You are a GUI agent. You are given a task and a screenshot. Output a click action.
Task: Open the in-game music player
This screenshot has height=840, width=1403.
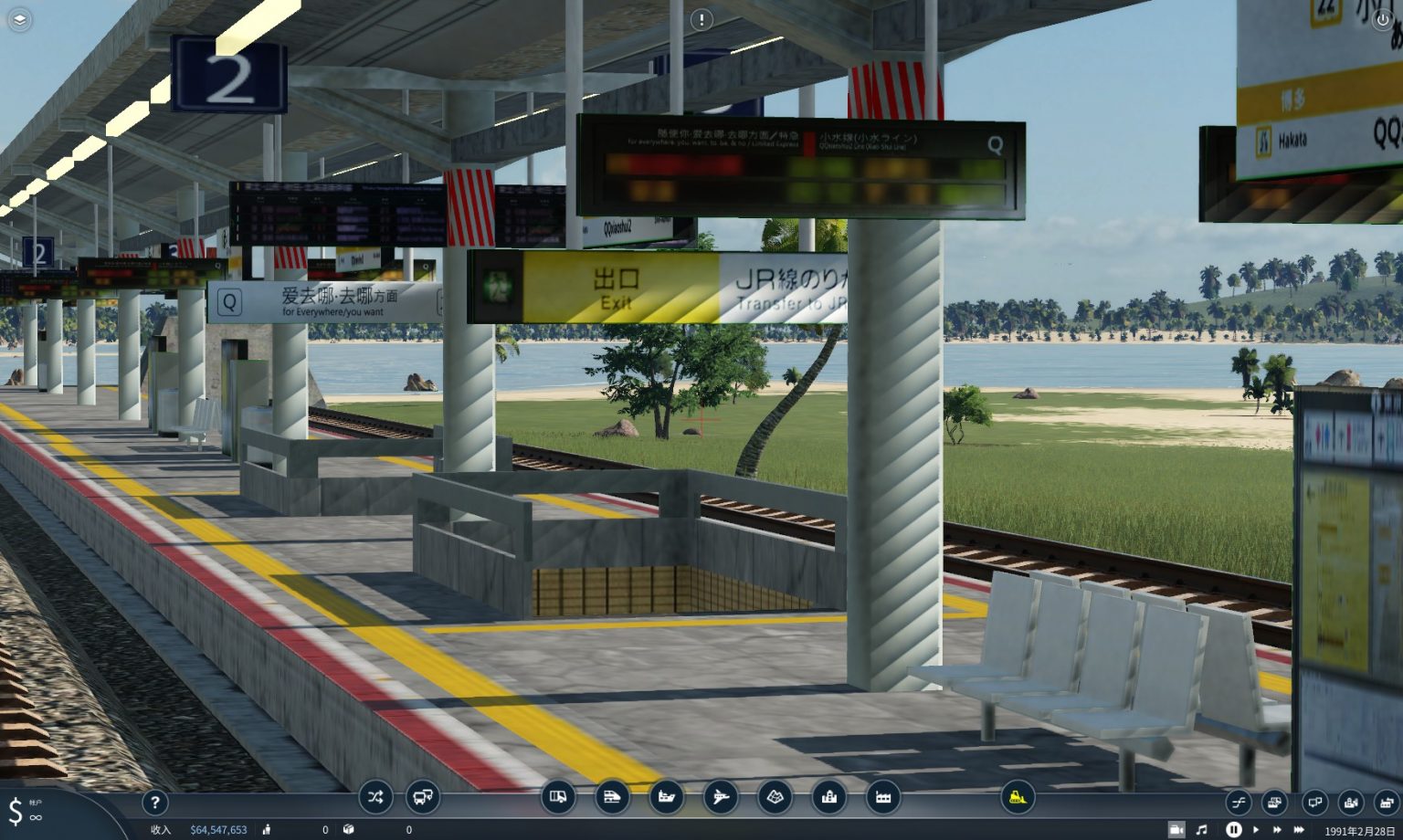pos(1202,830)
